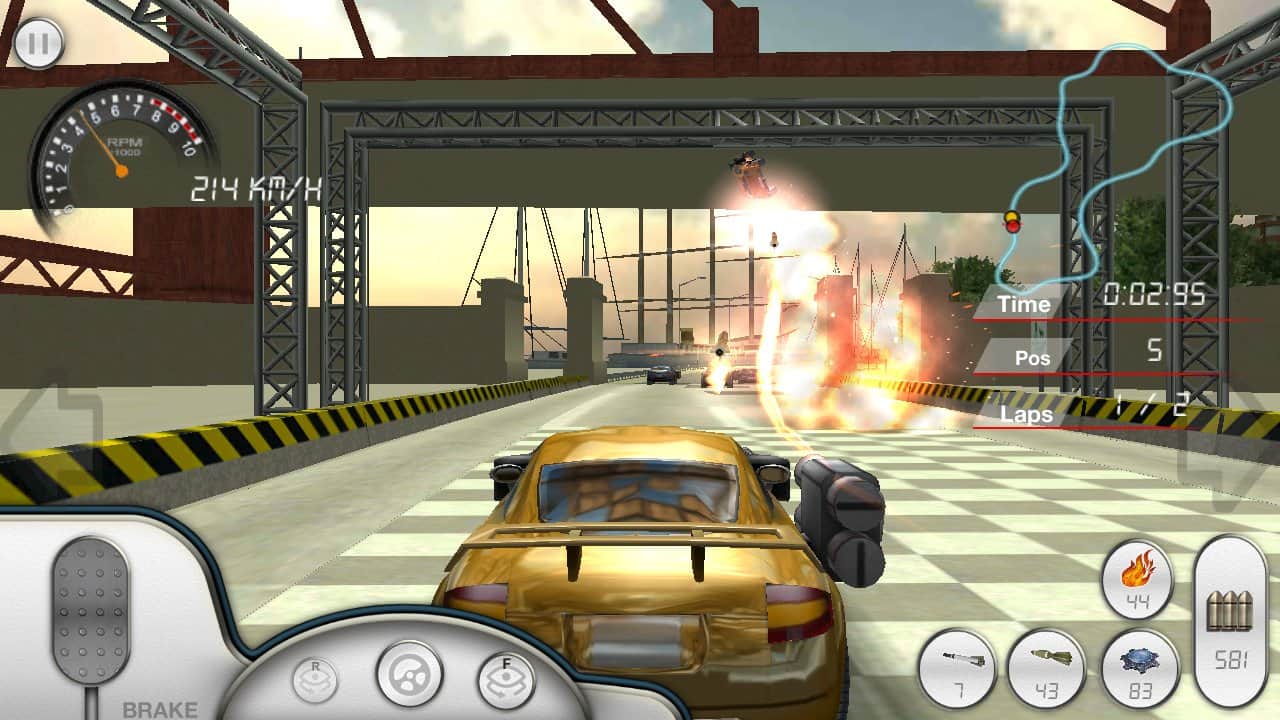Tap the steering wheel control button

pyautogui.click(x=409, y=674)
